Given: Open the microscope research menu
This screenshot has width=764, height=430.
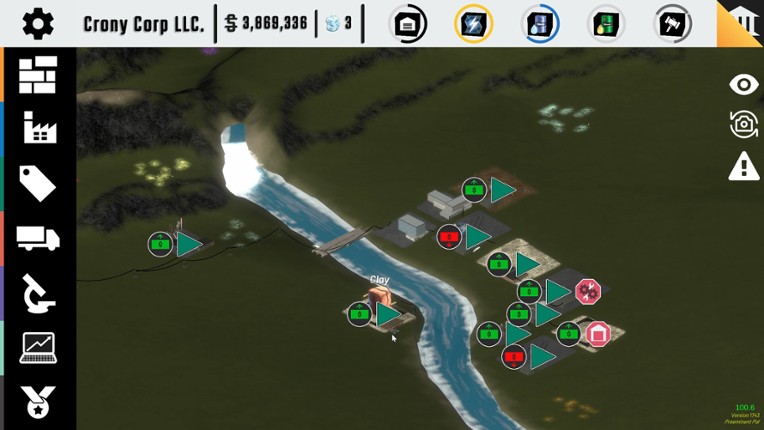Looking at the screenshot, I should click(38, 293).
